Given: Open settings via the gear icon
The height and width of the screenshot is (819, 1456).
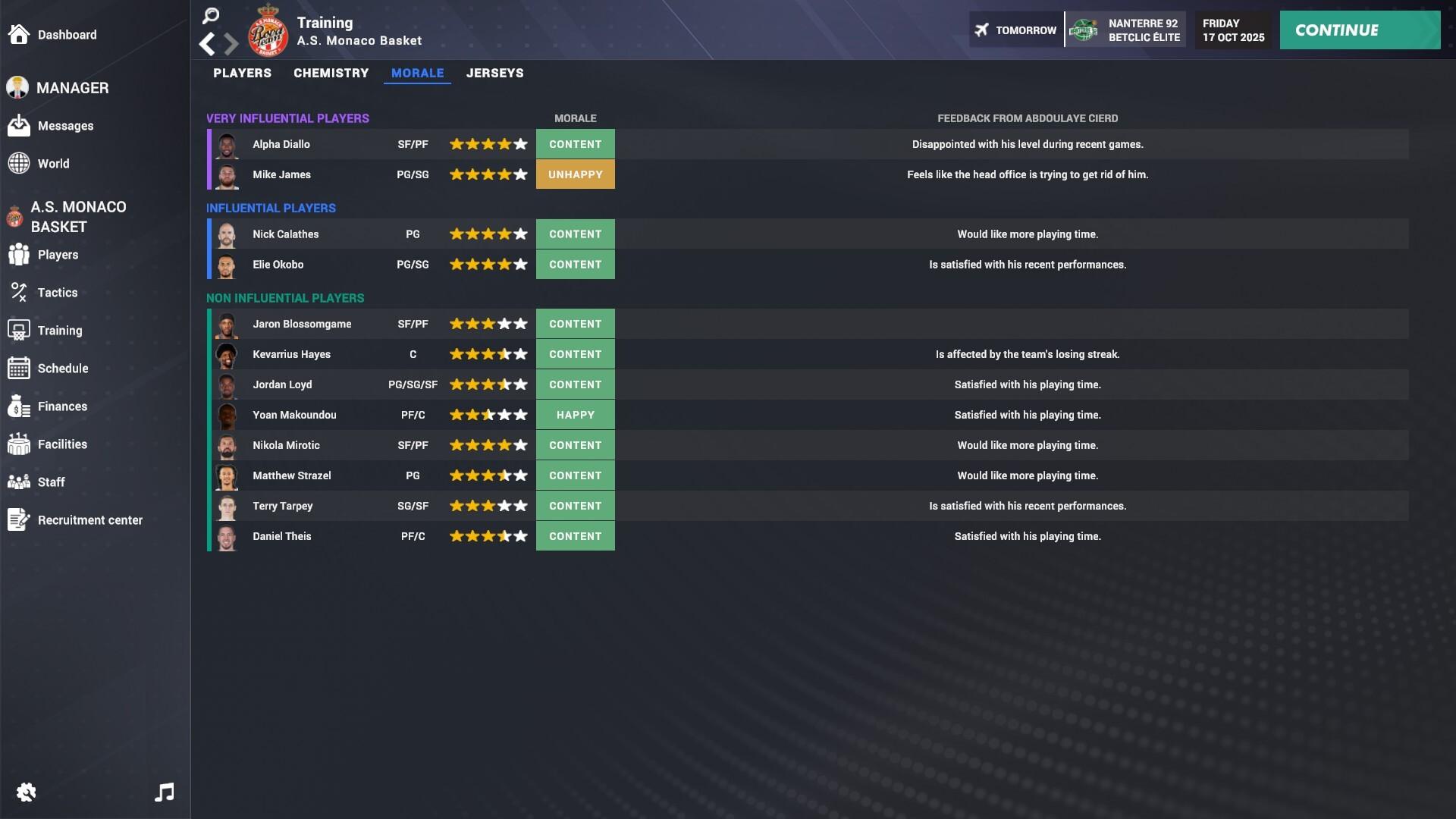Looking at the screenshot, I should (x=26, y=792).
